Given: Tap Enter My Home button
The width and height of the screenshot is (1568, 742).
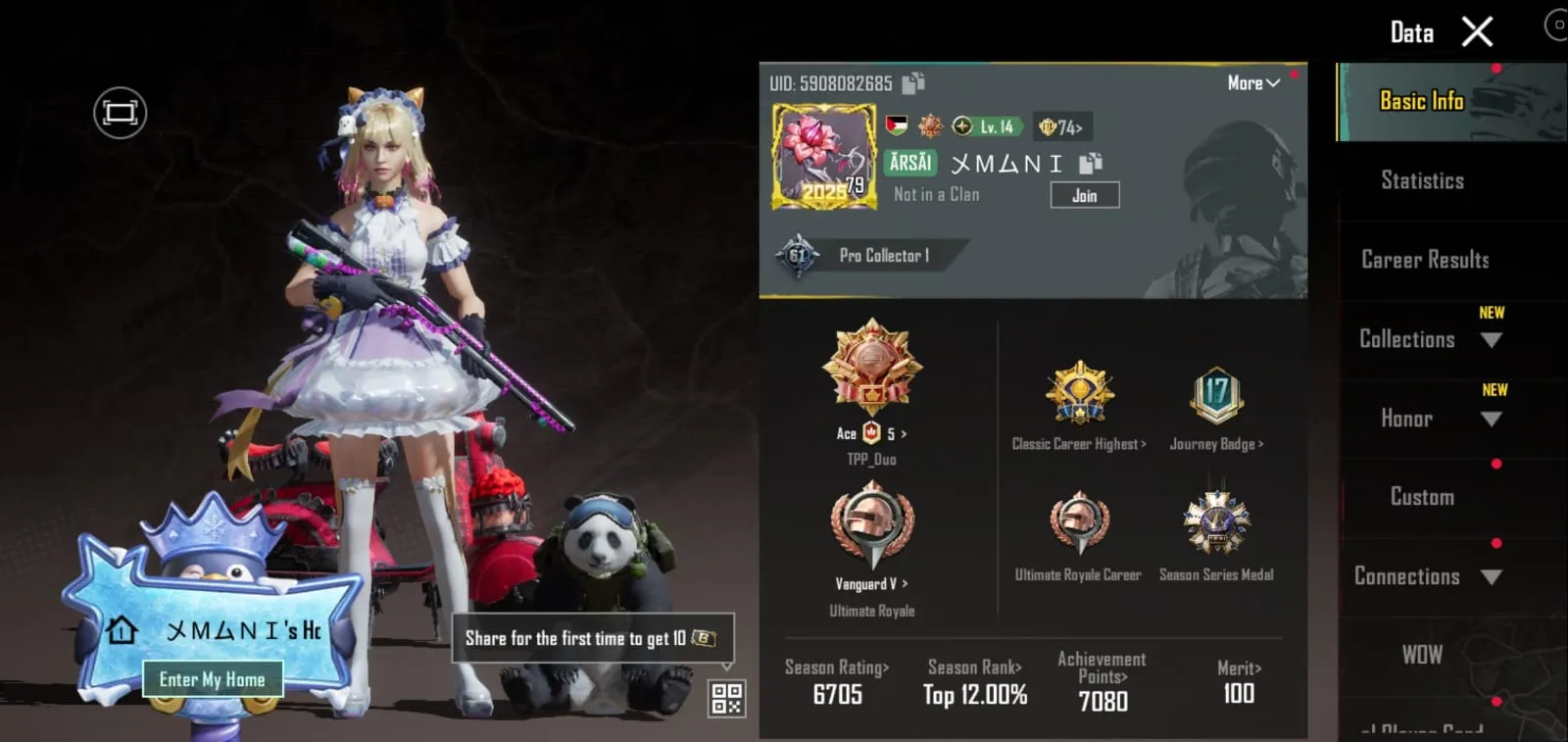Looking at the screenshot, I should coord(212,678).
